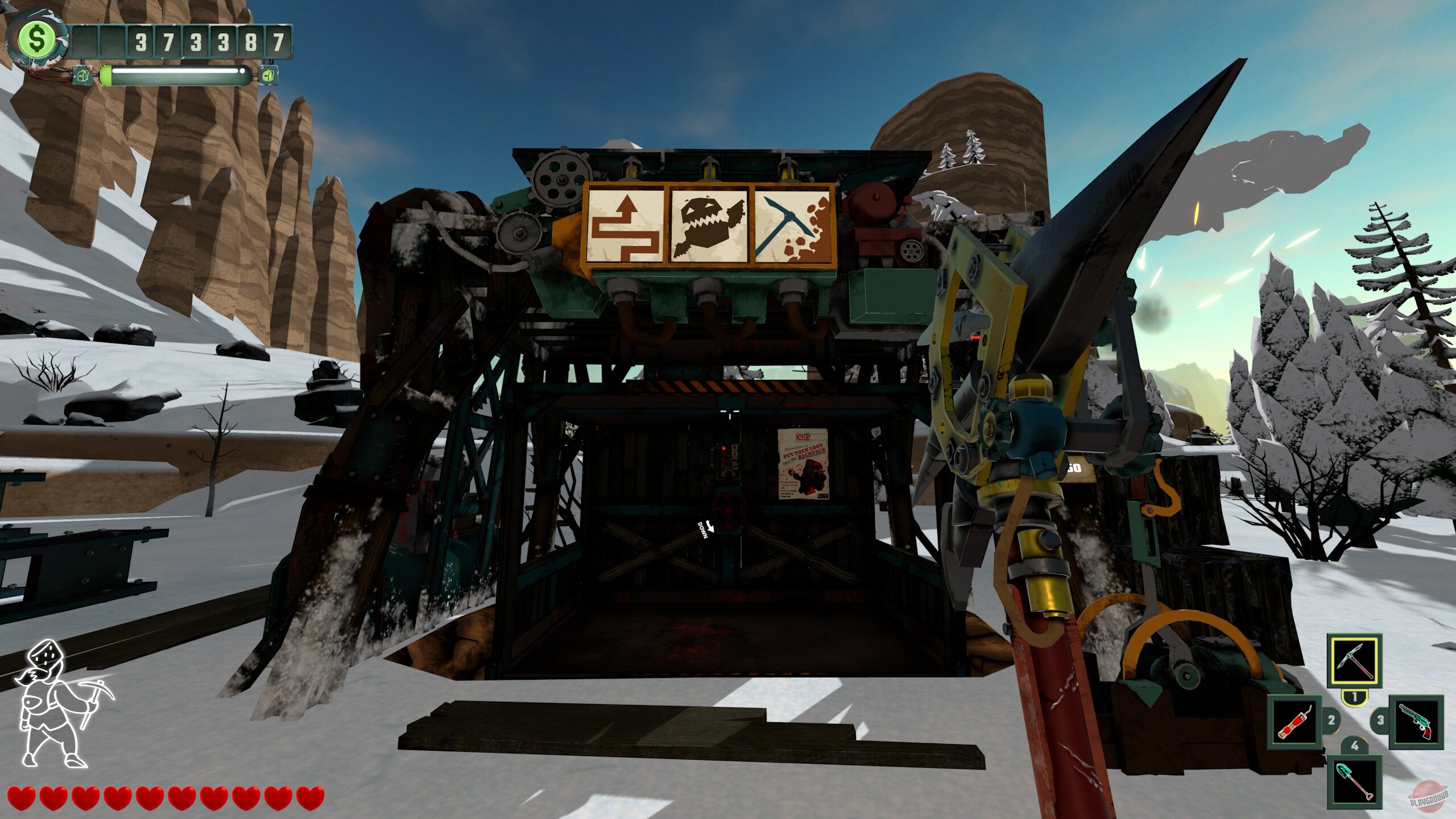Open the PUT YOUR LOOT poster
The width and height of the screenshot is (1456, 819).
803,464
